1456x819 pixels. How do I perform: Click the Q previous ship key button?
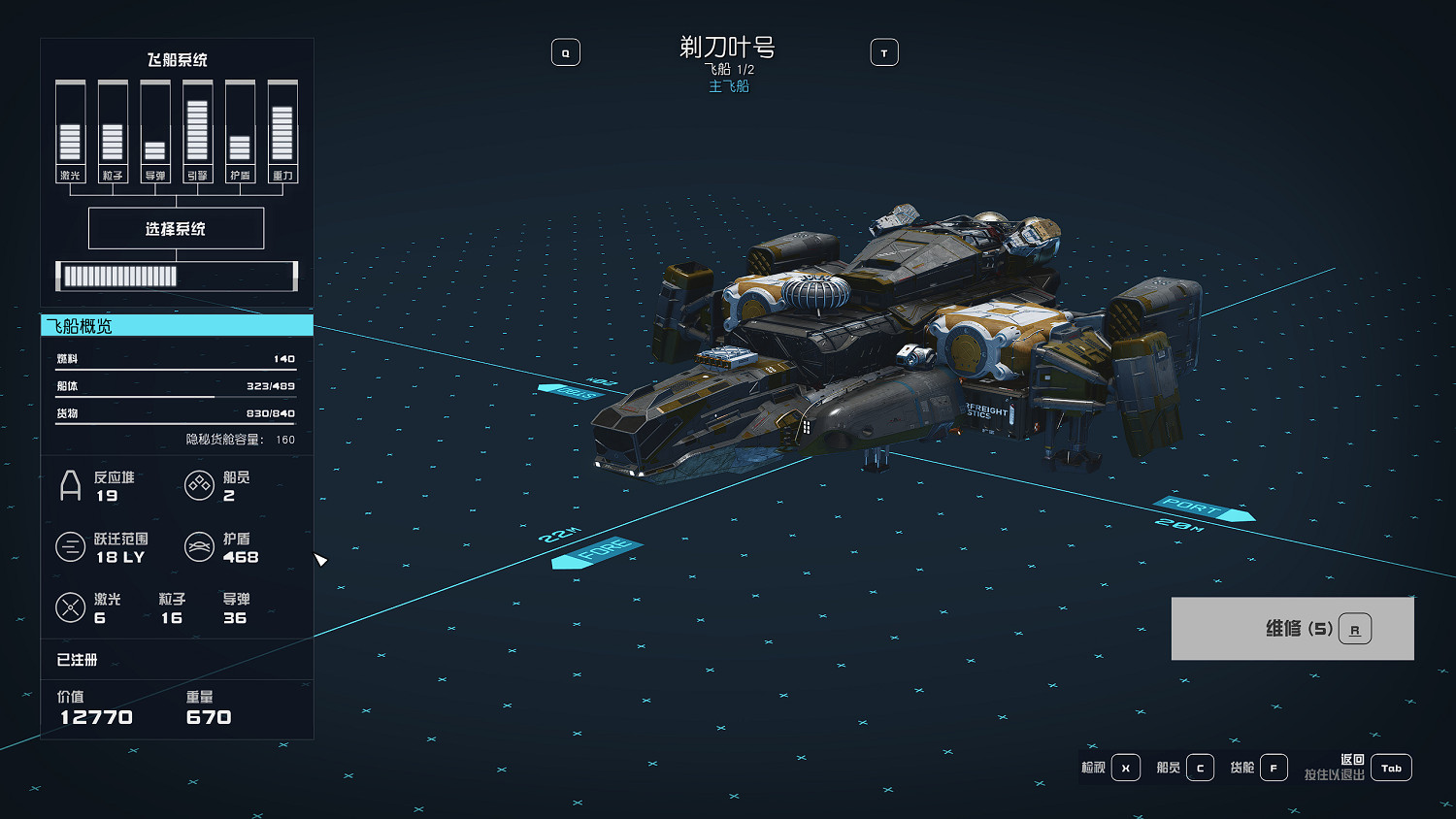pos(566,51)
